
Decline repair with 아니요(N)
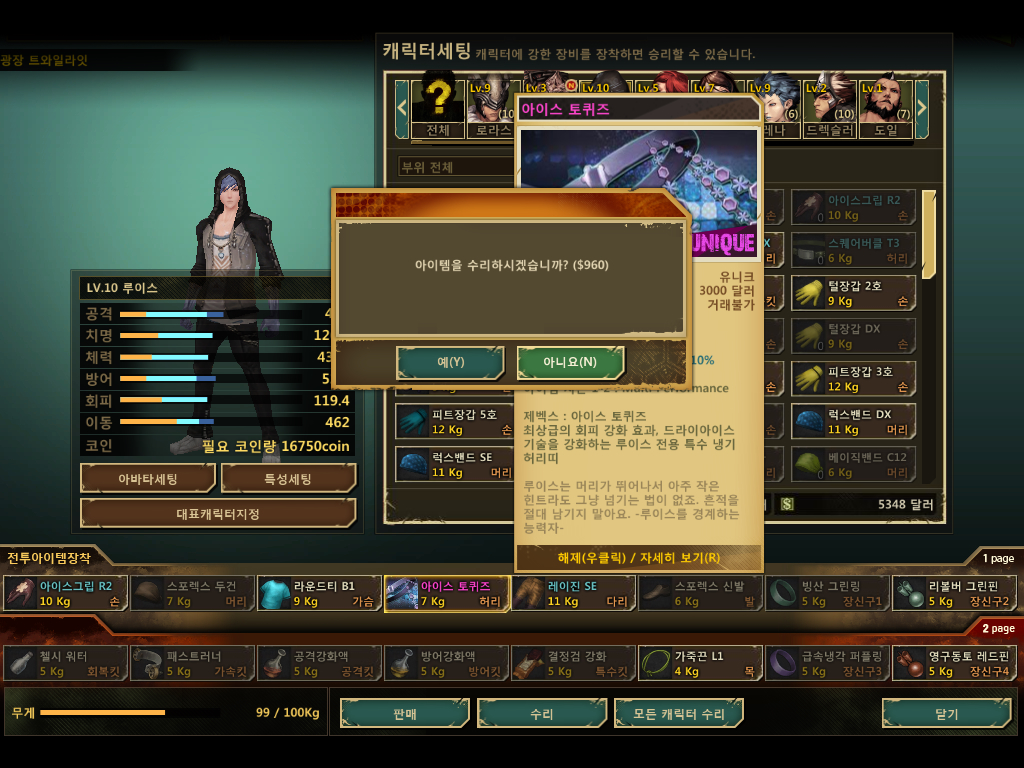click(x=571, y=362)
